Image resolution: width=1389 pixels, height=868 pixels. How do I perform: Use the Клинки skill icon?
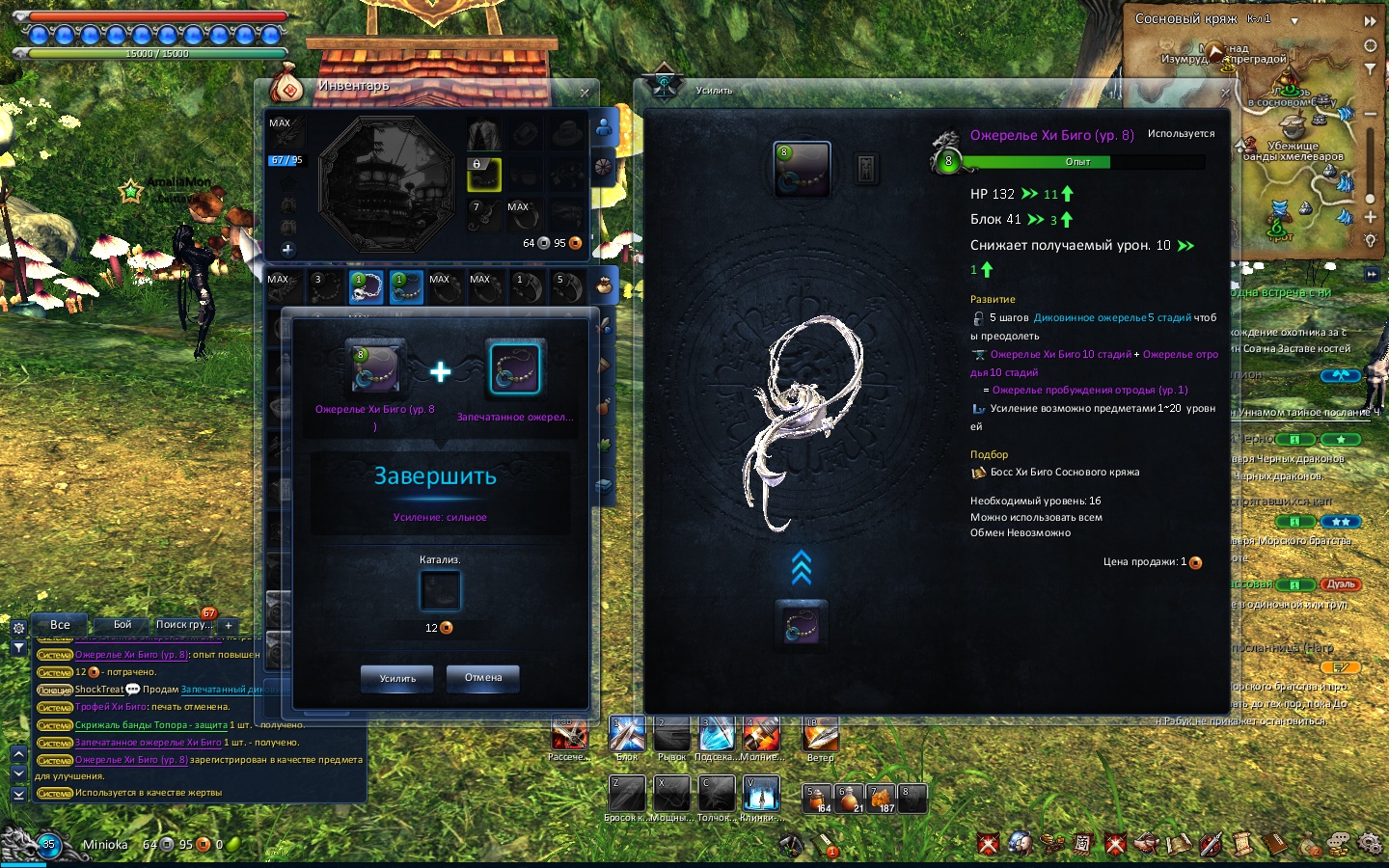point(761,794)
